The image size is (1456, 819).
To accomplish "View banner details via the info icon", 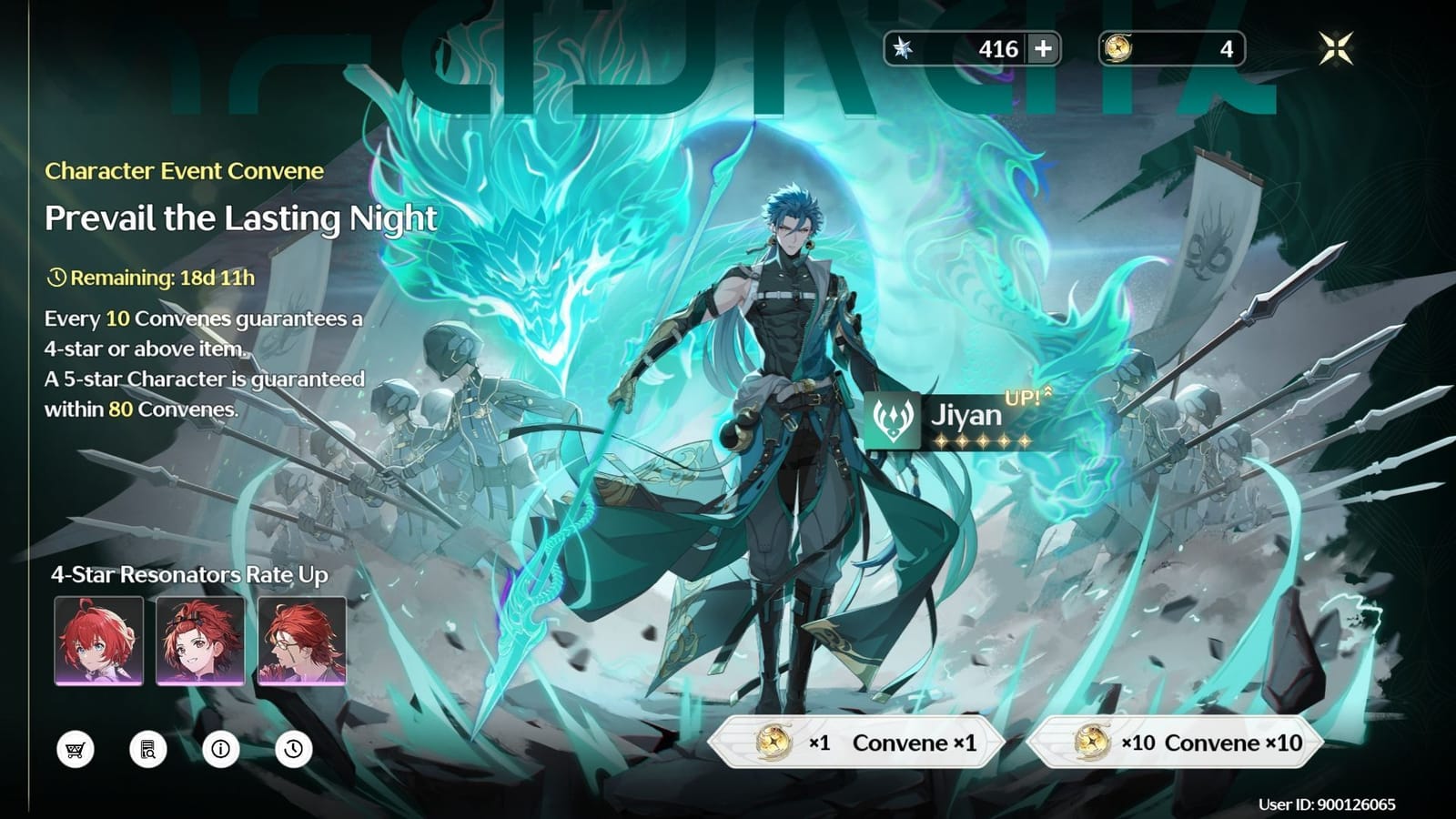I will (x=220, y=751).
